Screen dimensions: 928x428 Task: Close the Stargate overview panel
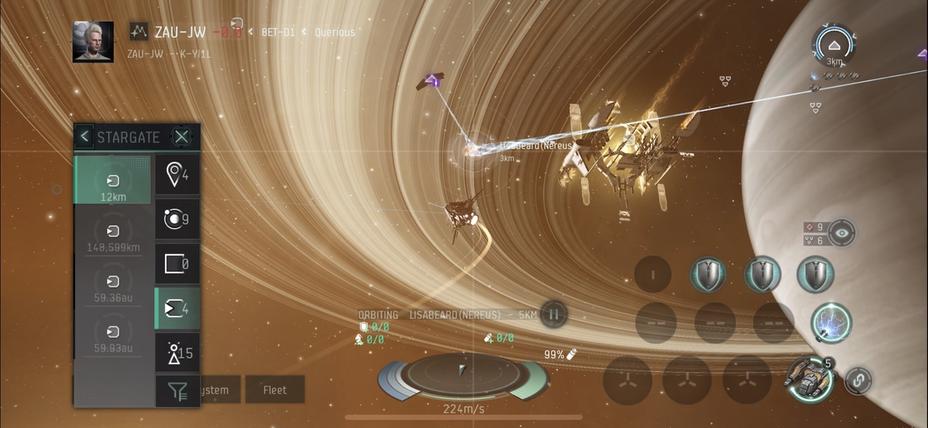pyautogui.click(x=182, y=137)
